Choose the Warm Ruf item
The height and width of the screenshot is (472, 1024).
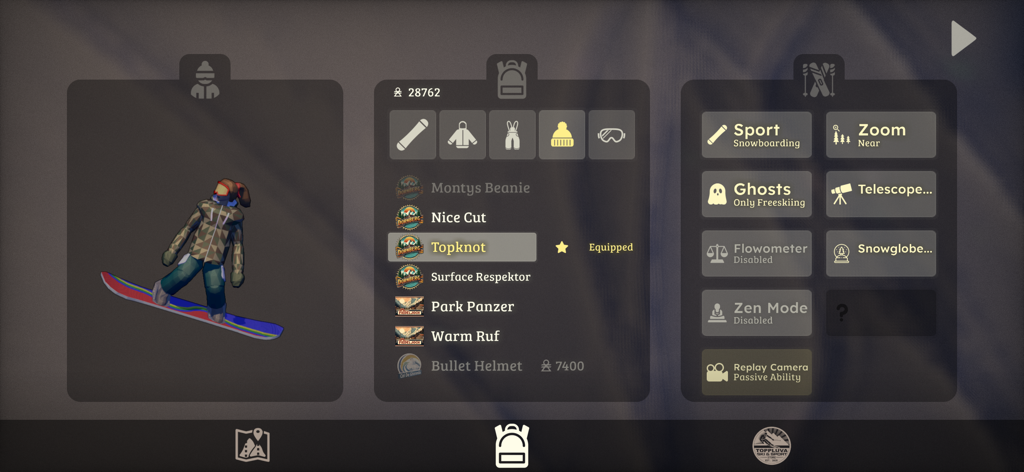pyautogui.click(x=465, y=336)
